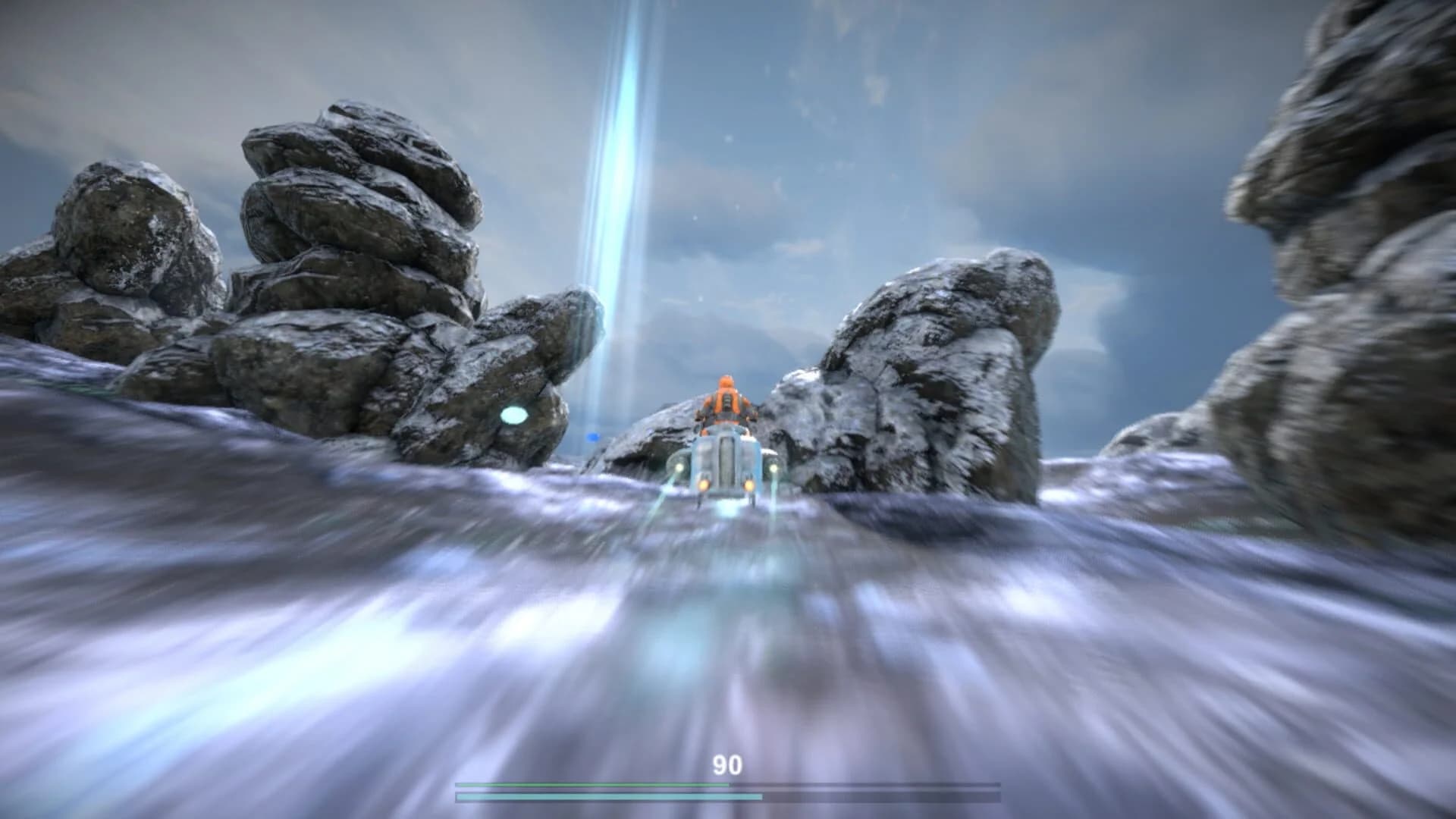Select the score counter showing 90
Image resolution: width=1456 pixels, height=819 pixels.
pyautogui.click(x=728, y=764)
